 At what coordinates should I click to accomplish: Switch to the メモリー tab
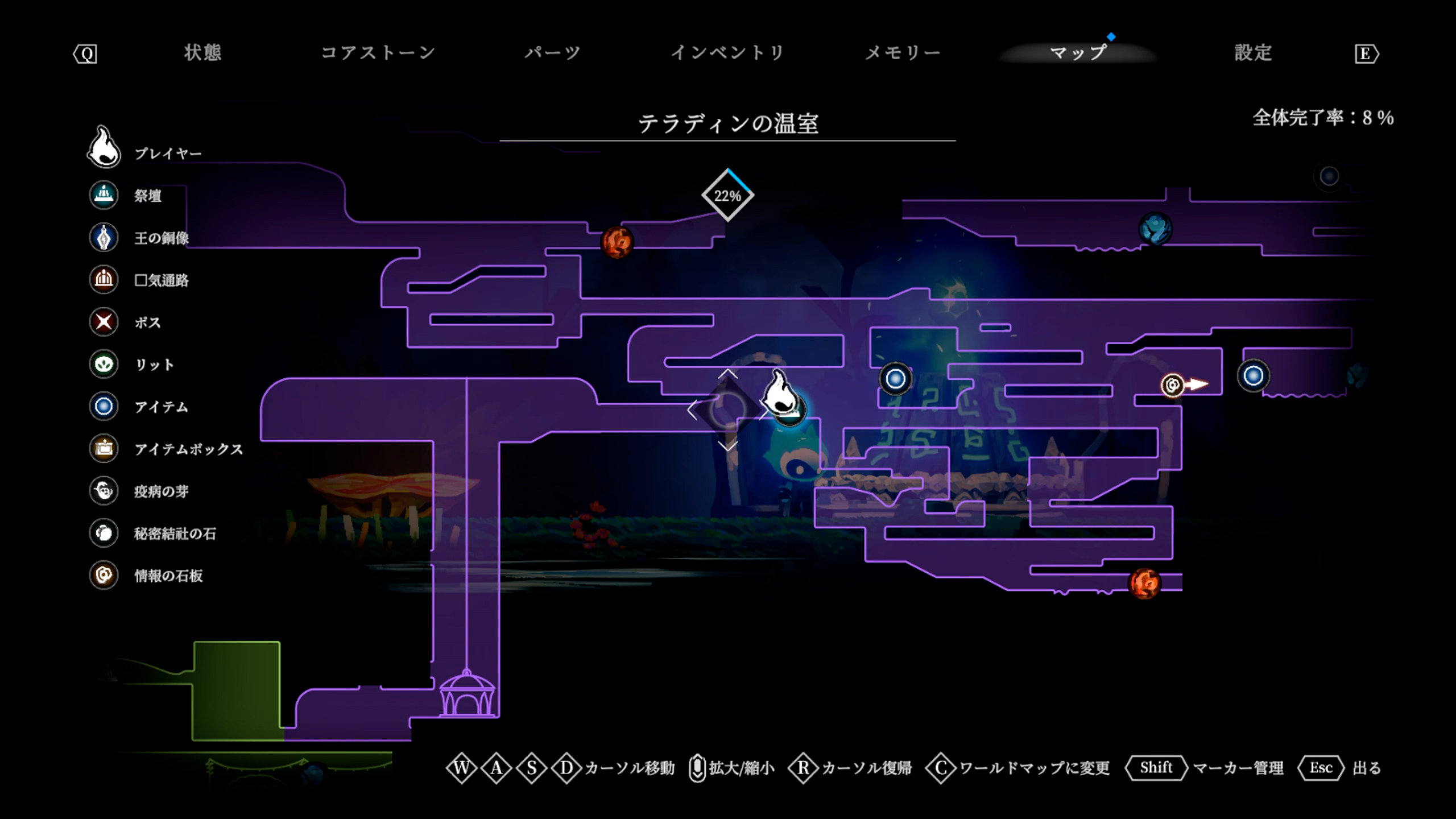[903, 53]
